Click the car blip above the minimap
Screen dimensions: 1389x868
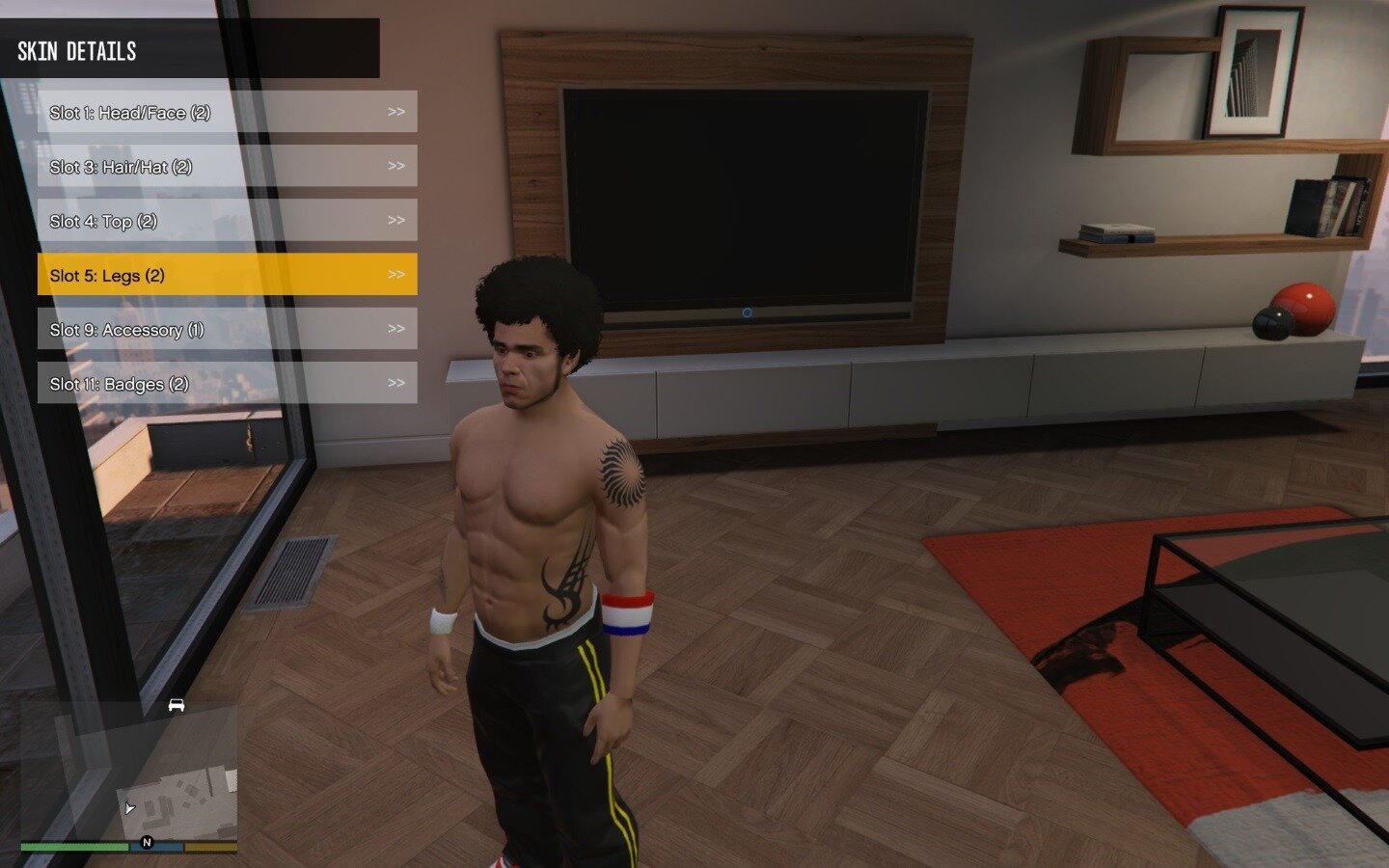pos(176,705)
